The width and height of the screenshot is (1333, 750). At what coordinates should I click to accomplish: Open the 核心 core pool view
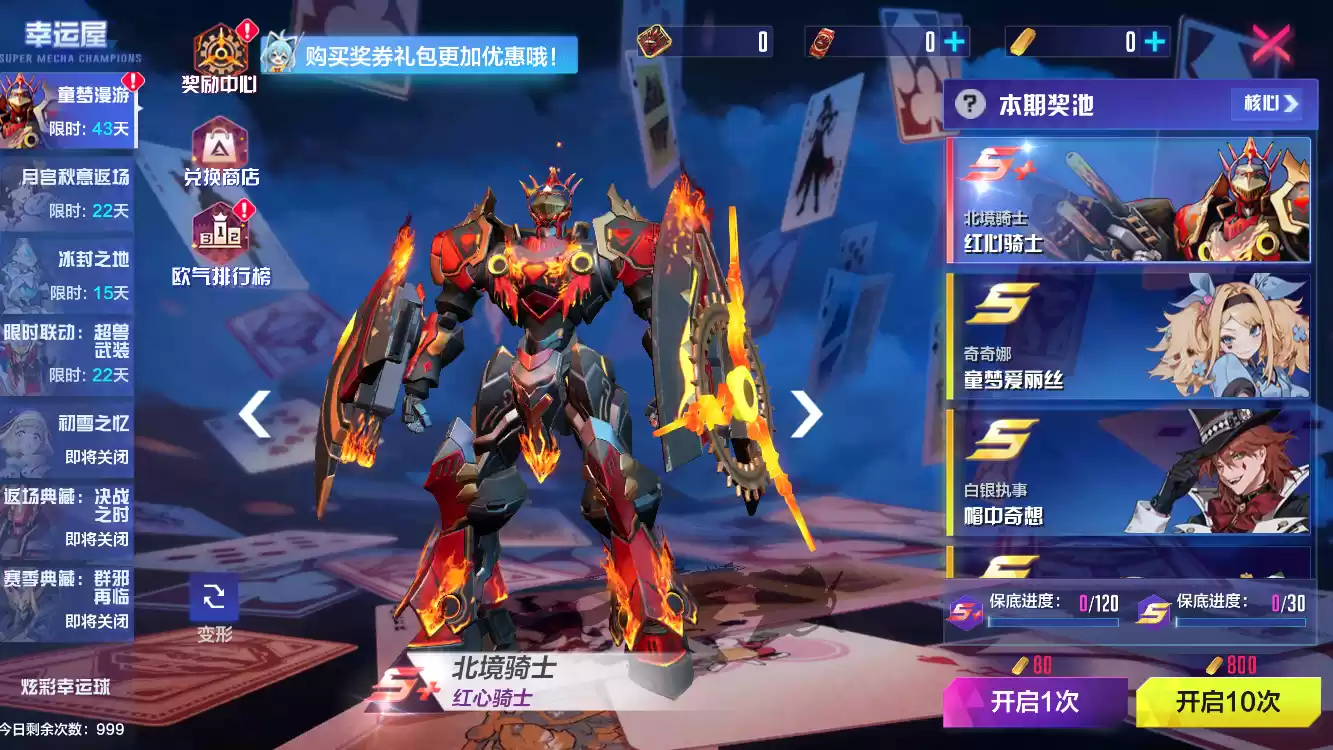(1271, 103)
